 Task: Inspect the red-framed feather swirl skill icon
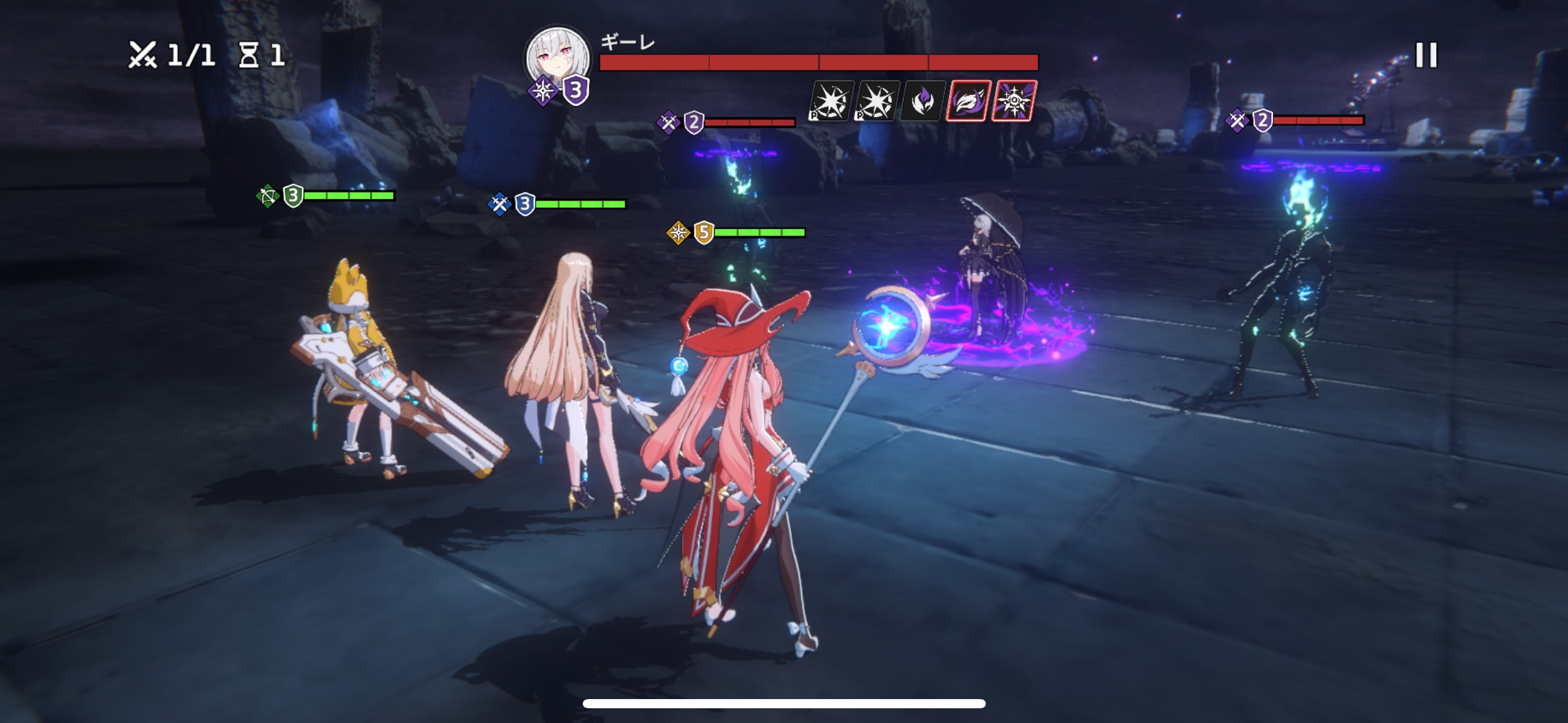tap(968, 101)
